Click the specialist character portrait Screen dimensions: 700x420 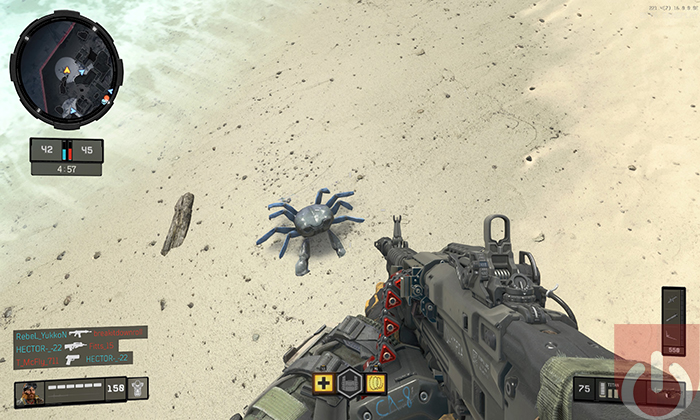point(27,390)
